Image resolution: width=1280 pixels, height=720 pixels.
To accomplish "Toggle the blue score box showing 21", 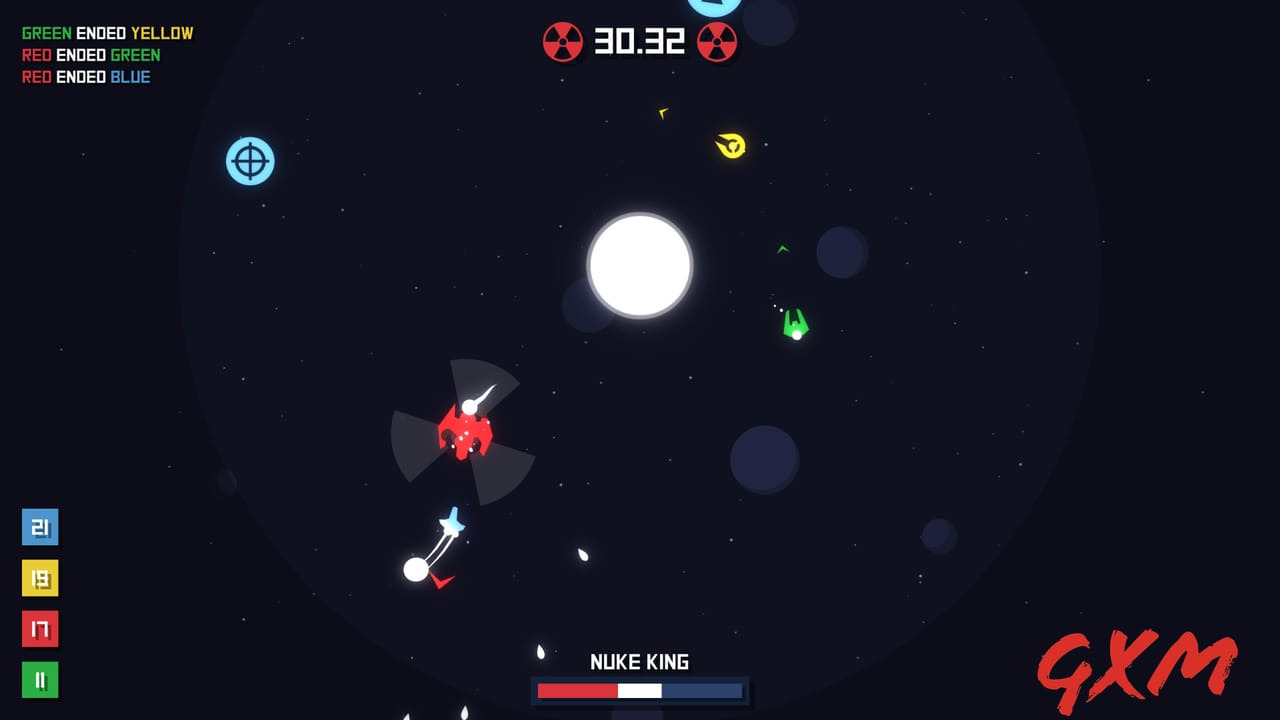I will pos(40,527).
